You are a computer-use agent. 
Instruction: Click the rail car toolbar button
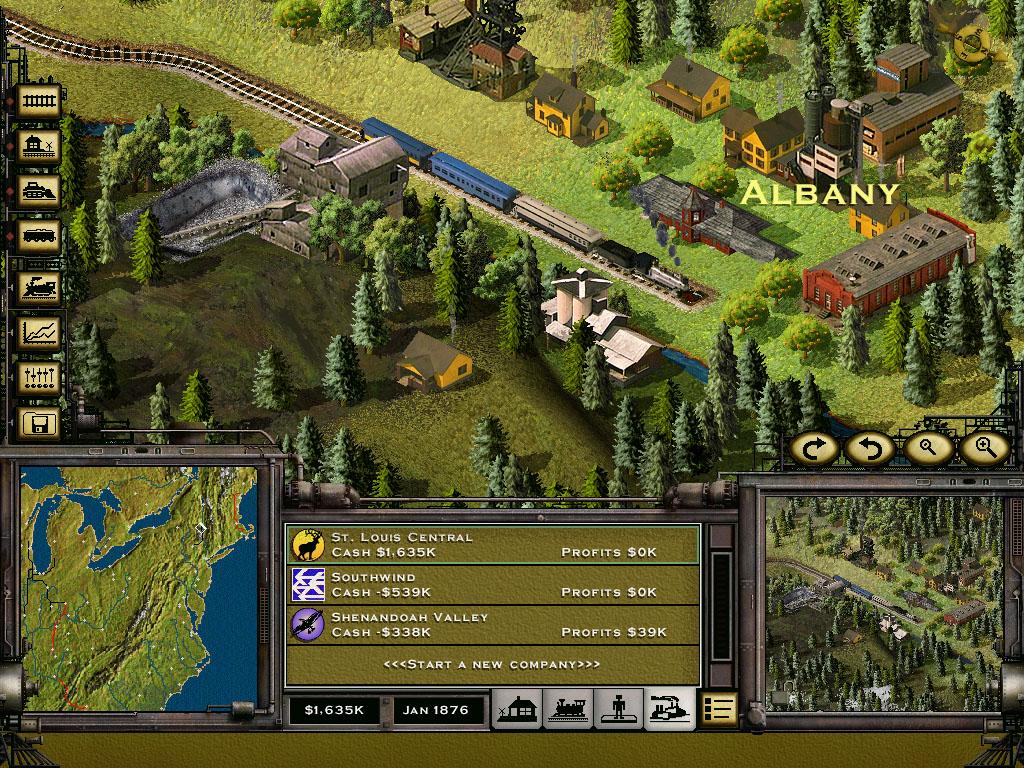(40, 238)
